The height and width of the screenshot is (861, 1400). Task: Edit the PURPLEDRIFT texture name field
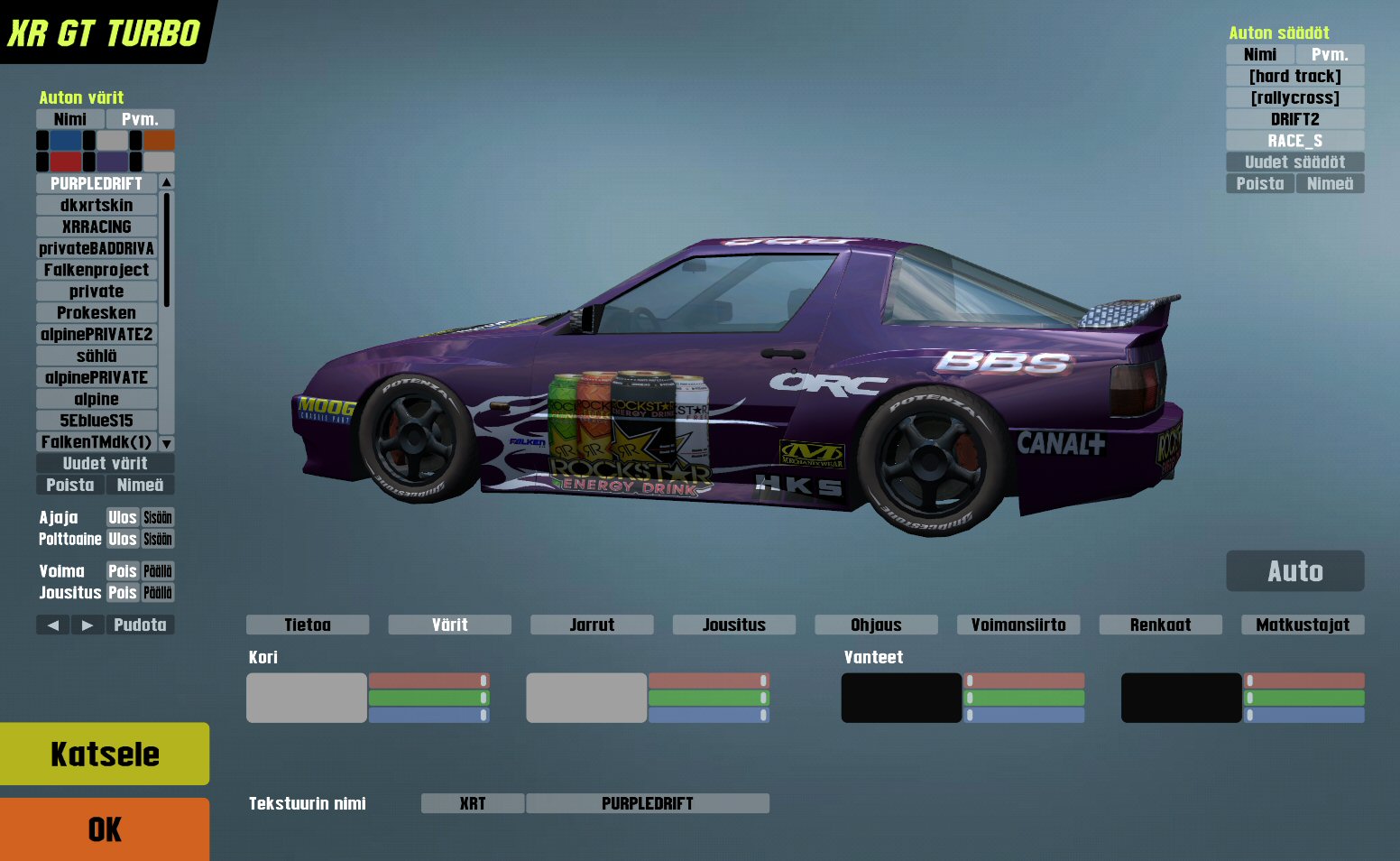[x=647, y=803]
